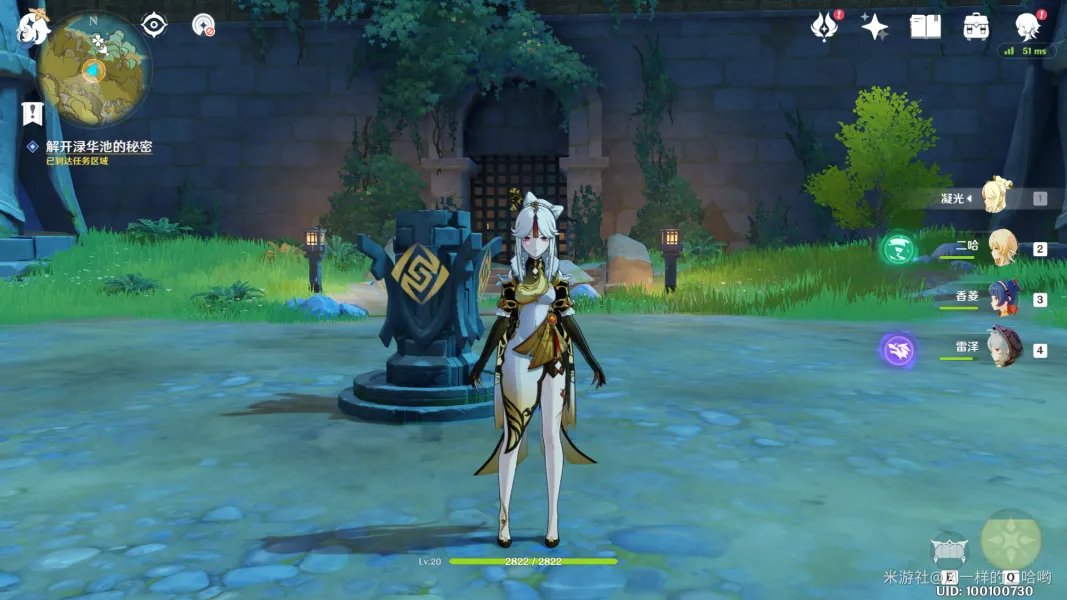Activate the green Anemo burst beside 二哈
This screenshot has height=600, width=1067.
(x=898, y=248)
